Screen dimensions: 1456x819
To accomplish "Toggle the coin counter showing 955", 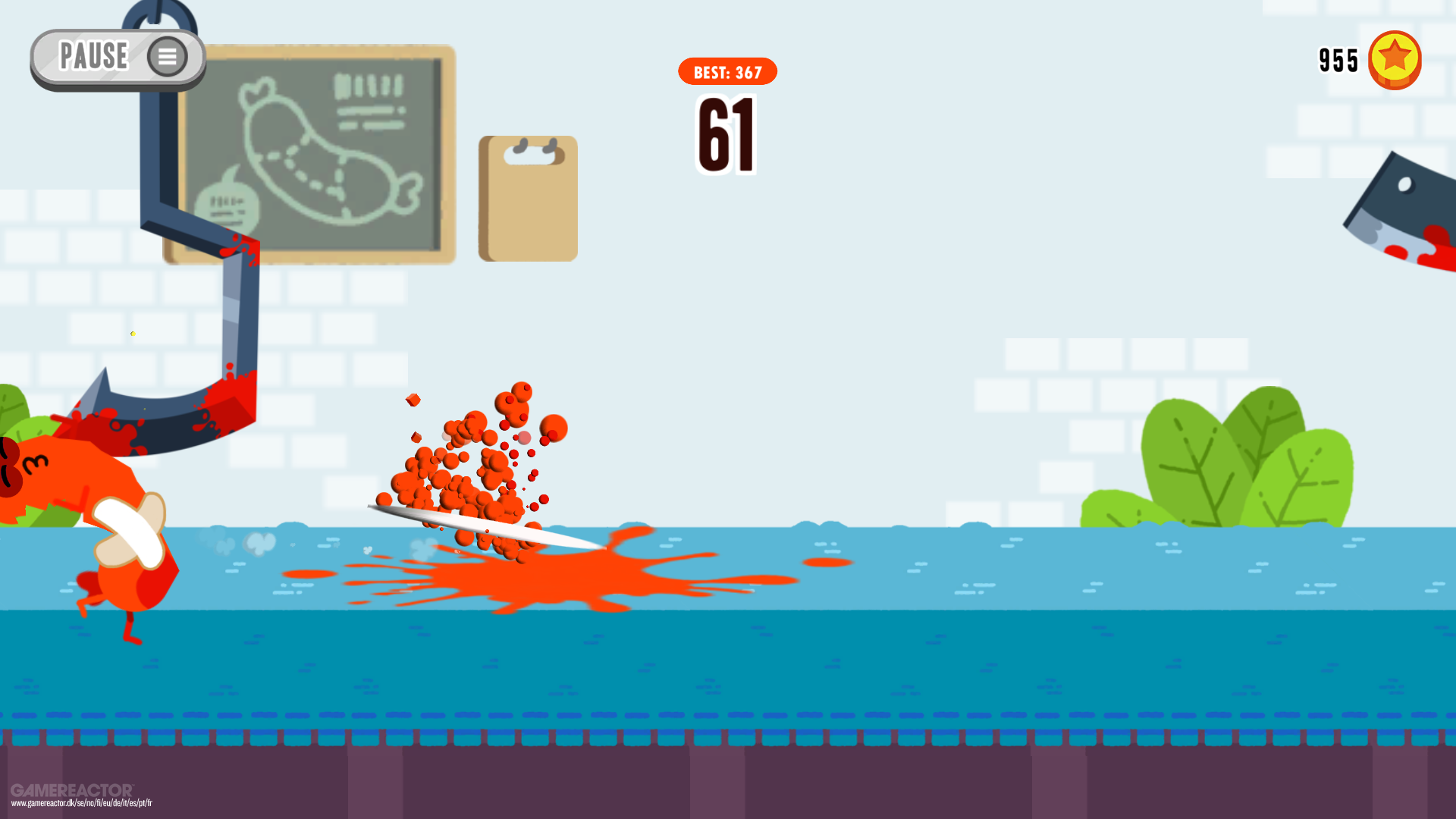I will (x=1338, y=59).
